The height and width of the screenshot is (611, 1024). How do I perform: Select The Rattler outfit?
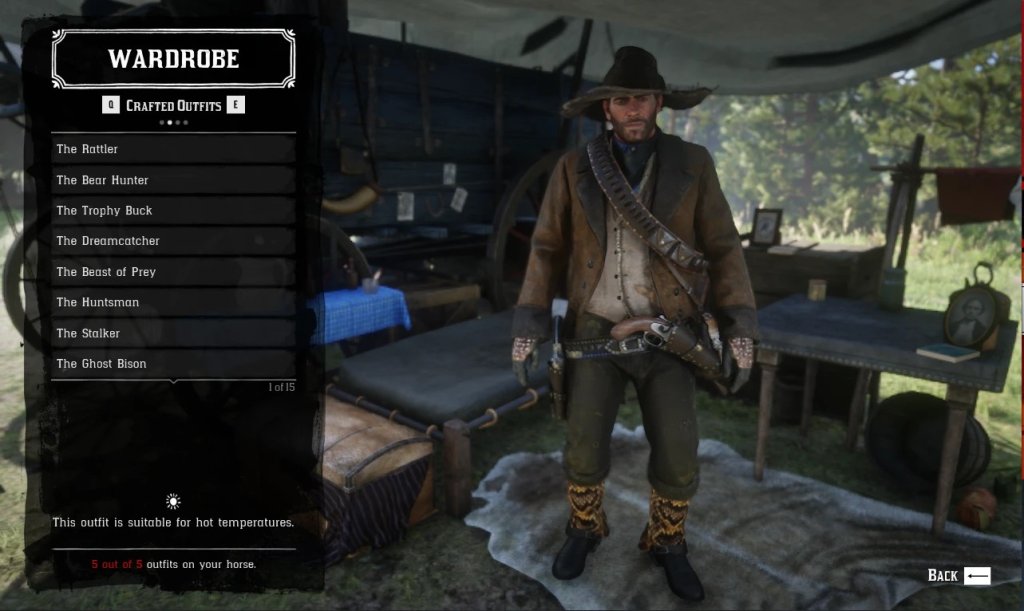point(173,149)
